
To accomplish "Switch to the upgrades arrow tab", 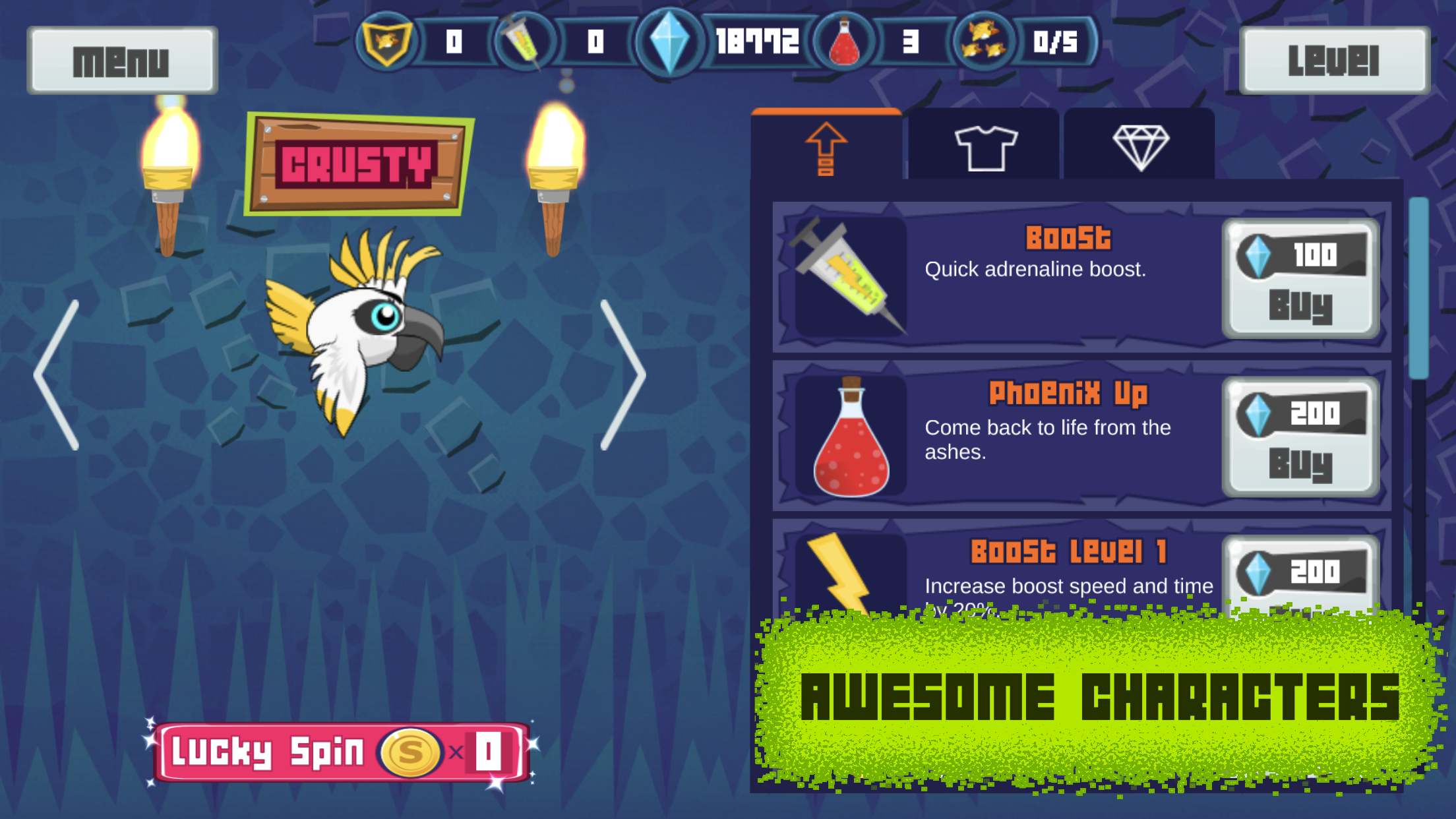I will pyautogui.click(x=826, y=150).
